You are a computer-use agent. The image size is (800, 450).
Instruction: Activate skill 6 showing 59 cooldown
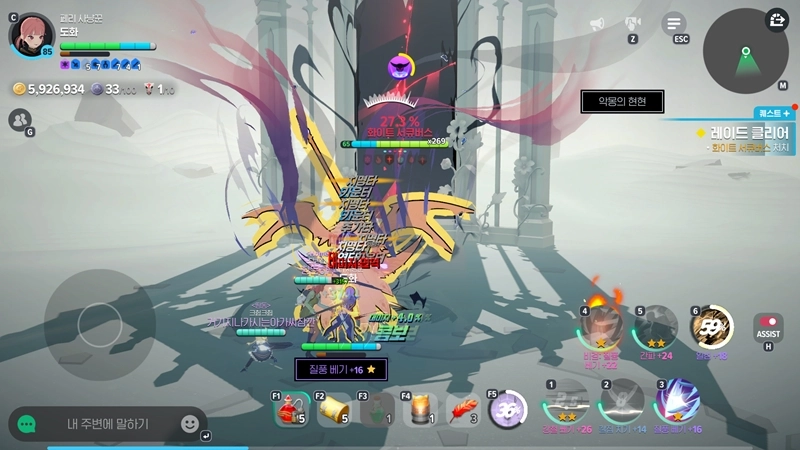click(712, 327)
